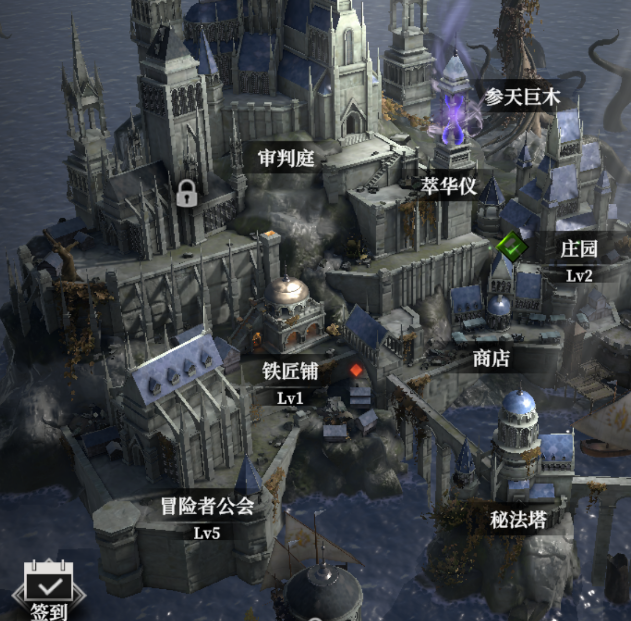This screenshot has width=631, height=621.
Task: Open the 铁匠铺 blacksmith
Action: (x=290, y=371)
